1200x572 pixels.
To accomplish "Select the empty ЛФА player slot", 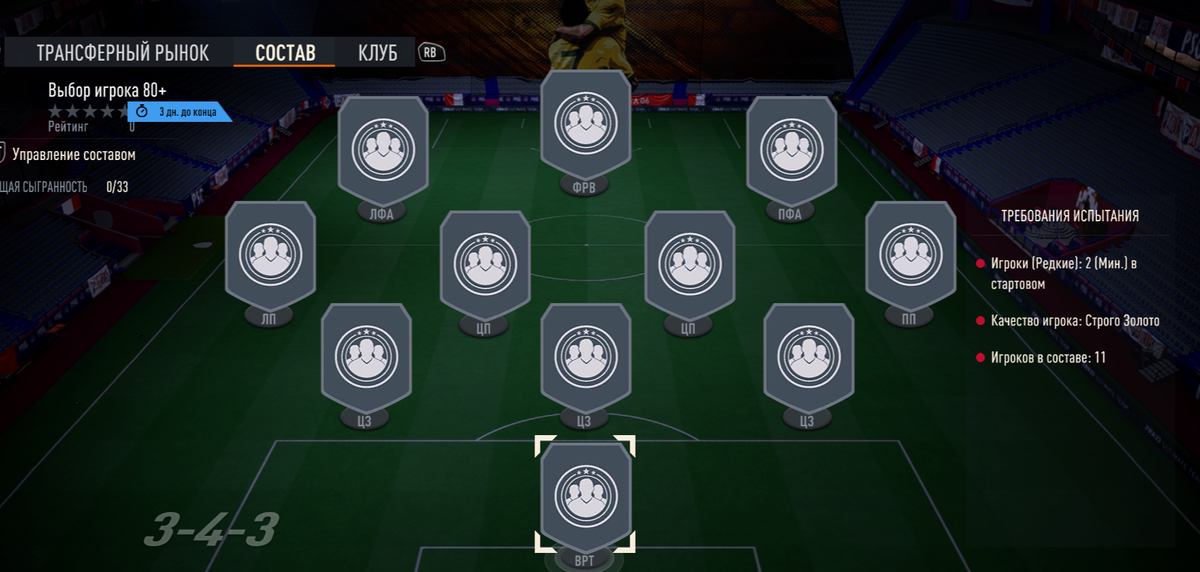I will [383, 148].
